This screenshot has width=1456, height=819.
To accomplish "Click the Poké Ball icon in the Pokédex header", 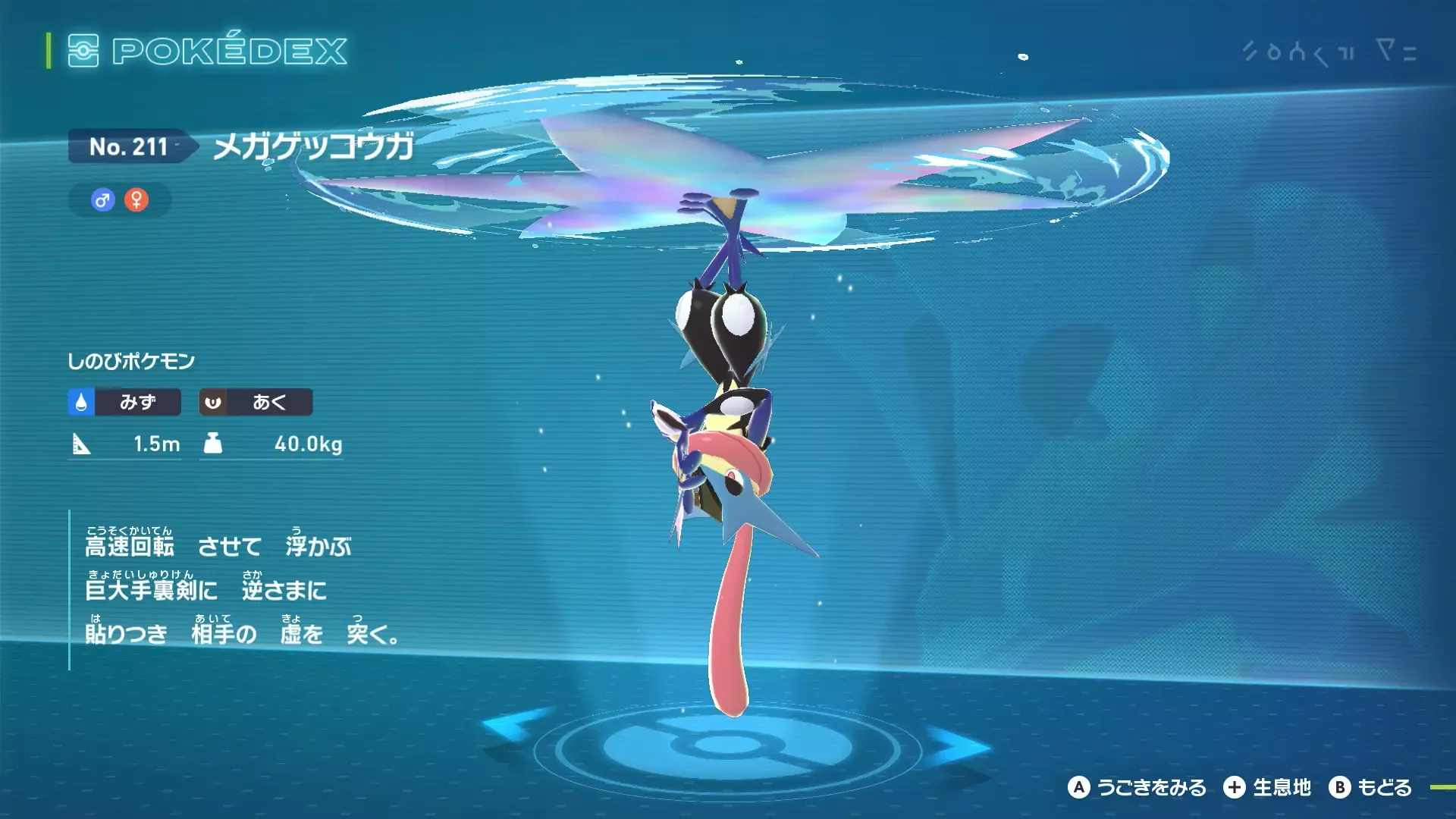I will (85, 52).
